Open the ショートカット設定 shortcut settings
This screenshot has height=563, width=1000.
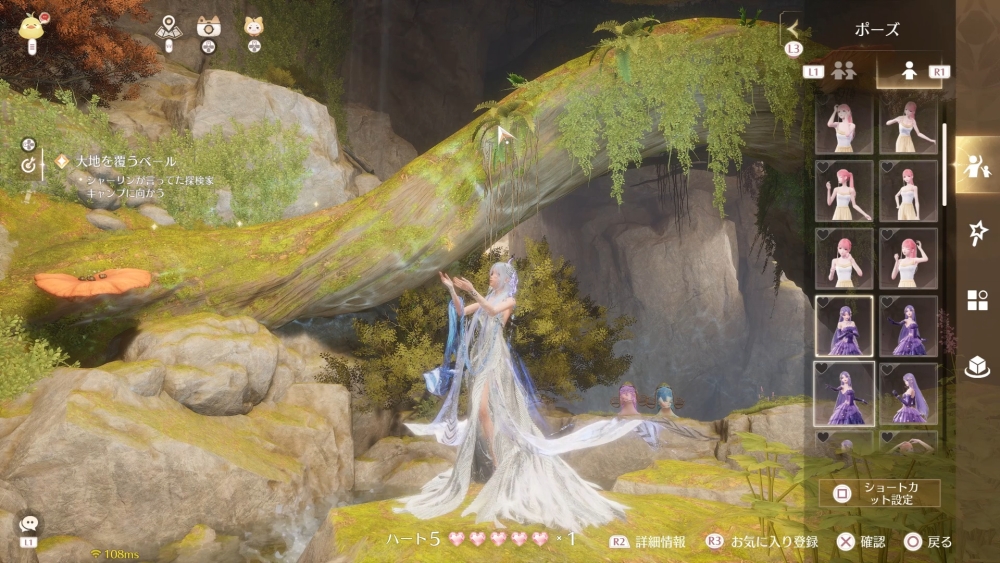point(880,493)
